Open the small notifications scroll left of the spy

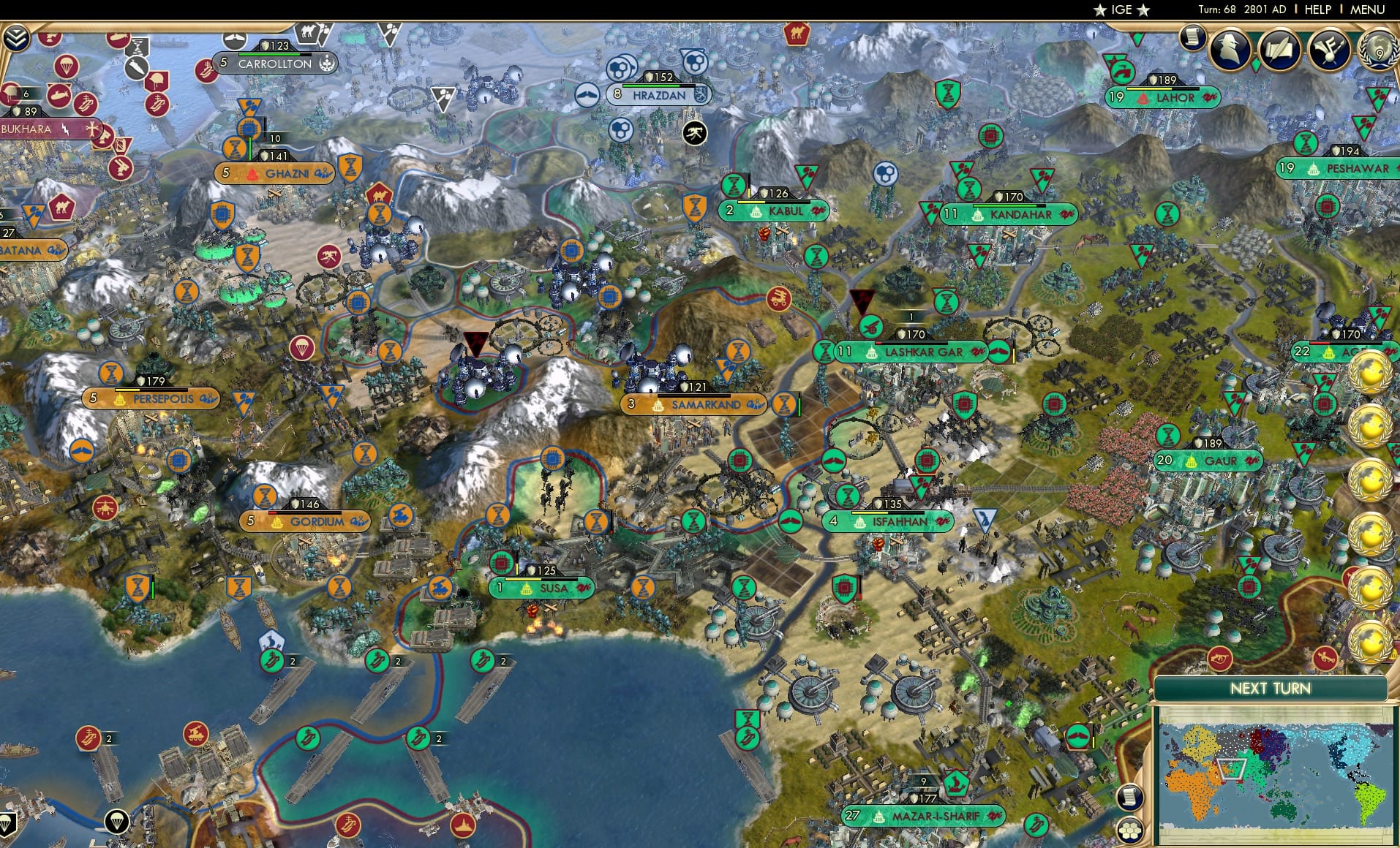point(1193,37)
